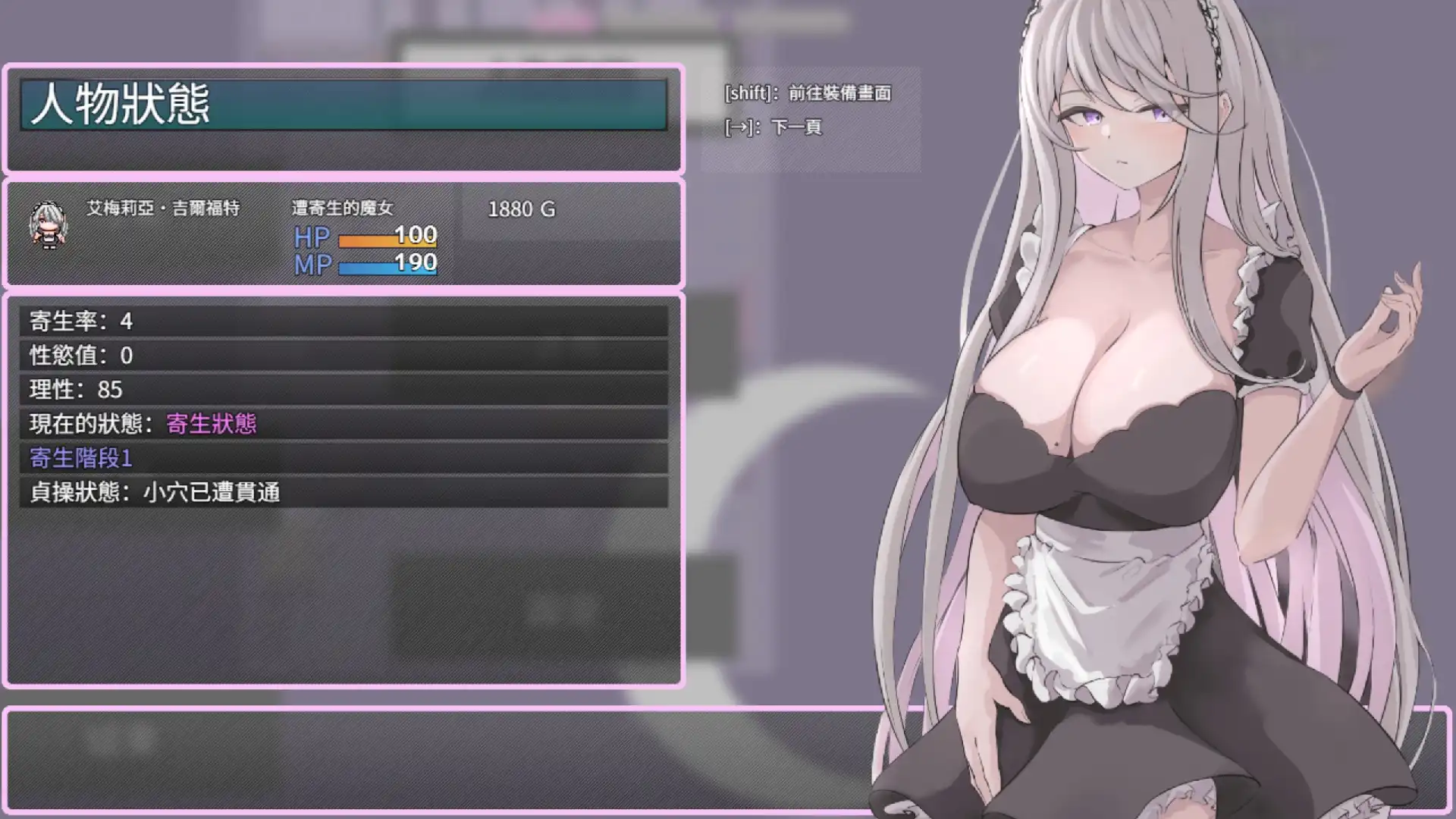The image size is (1456, 819).
Task: Toggle the 寄生狀態 status indicator
Action: click(214, 422)
